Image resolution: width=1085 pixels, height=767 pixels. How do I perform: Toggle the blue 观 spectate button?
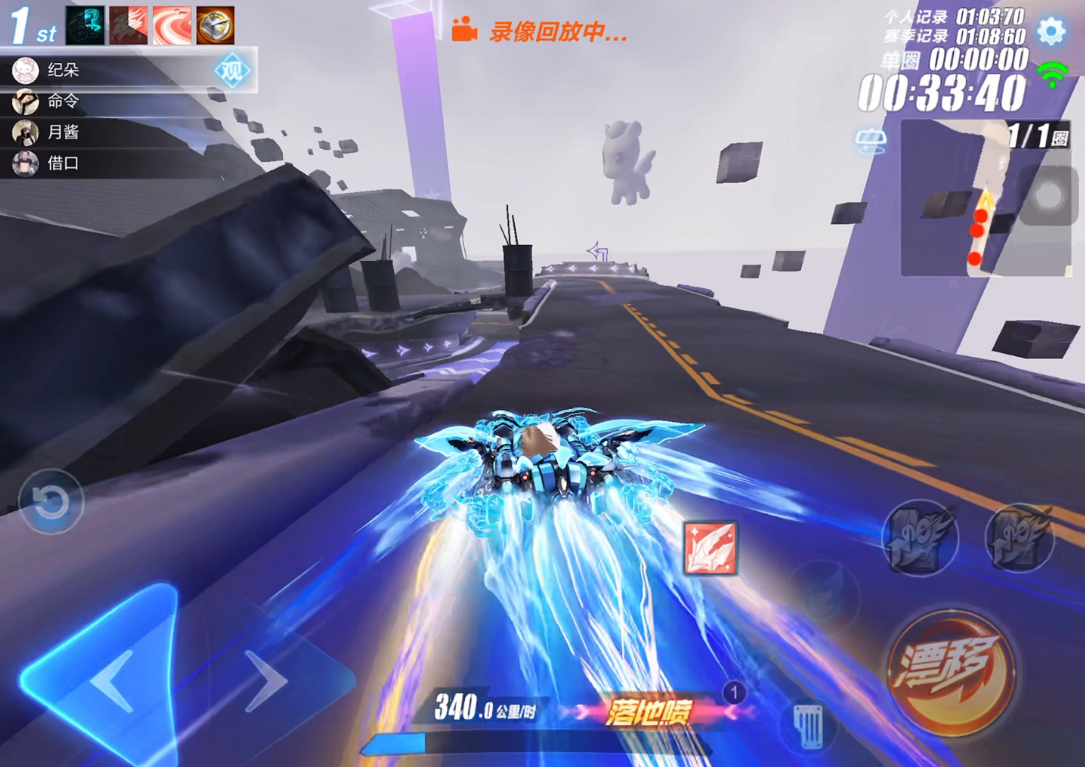pos(232,71)
